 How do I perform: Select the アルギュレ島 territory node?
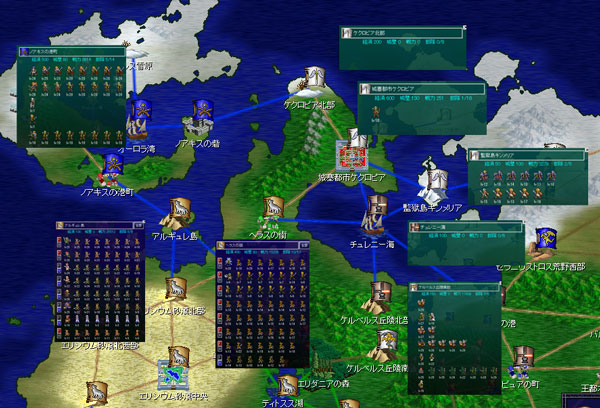[x=180, y=211]
